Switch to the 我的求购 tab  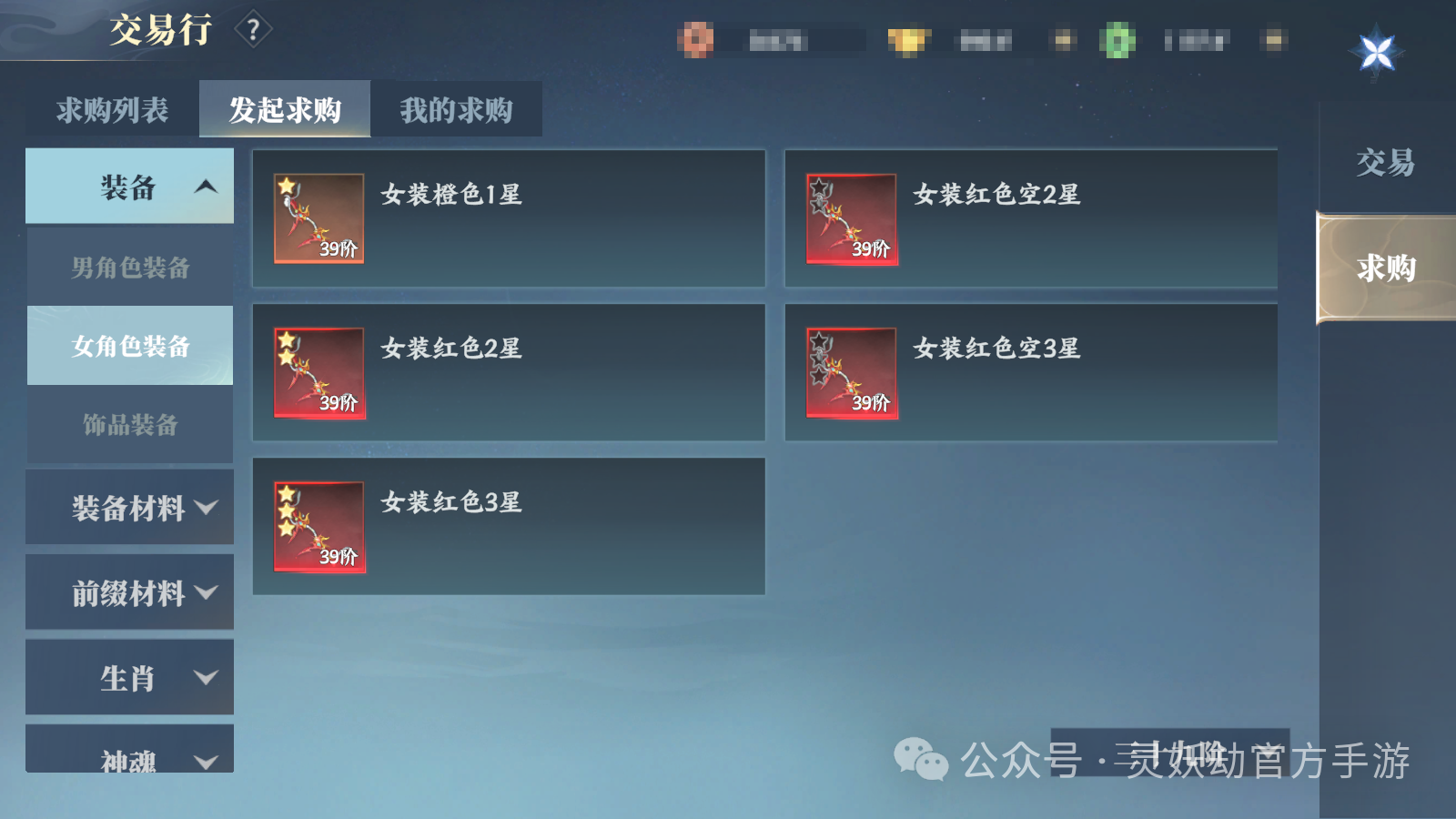pos(456,109)
